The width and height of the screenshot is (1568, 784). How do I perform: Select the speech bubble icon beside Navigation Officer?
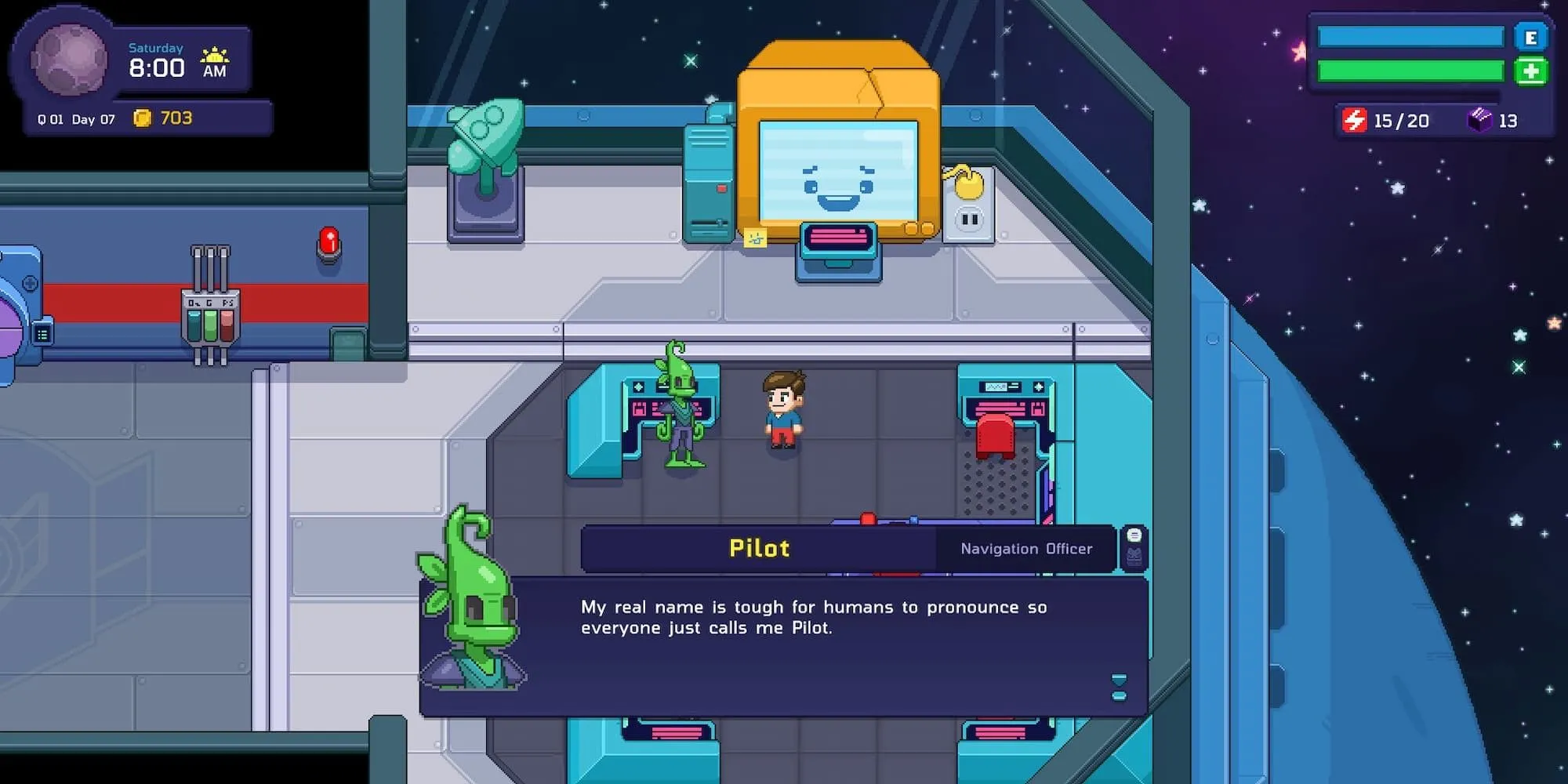tap(1134, 535)
